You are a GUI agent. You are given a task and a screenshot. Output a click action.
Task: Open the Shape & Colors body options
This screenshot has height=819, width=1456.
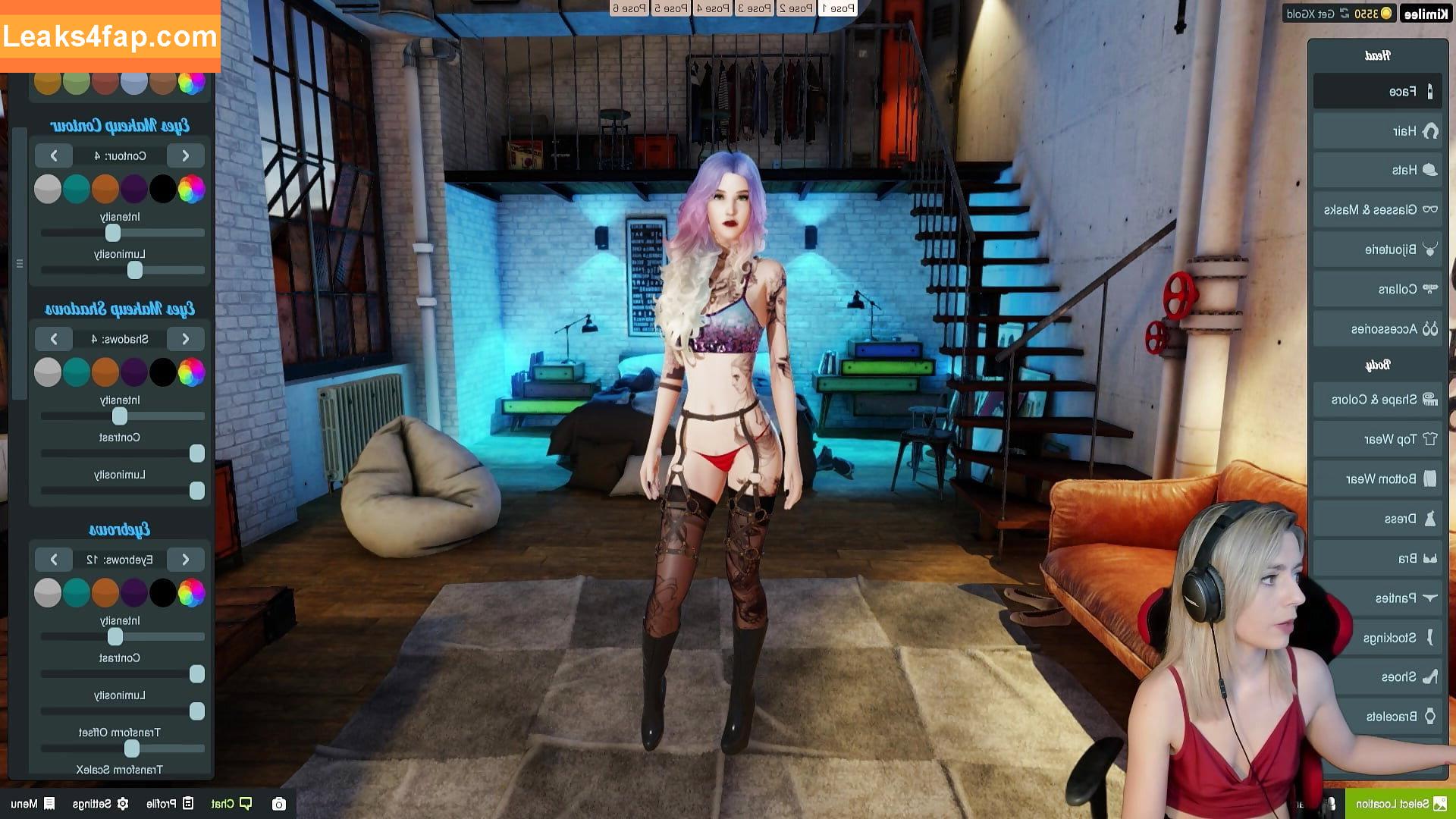pyautogui.click(x=1376, y=400)
